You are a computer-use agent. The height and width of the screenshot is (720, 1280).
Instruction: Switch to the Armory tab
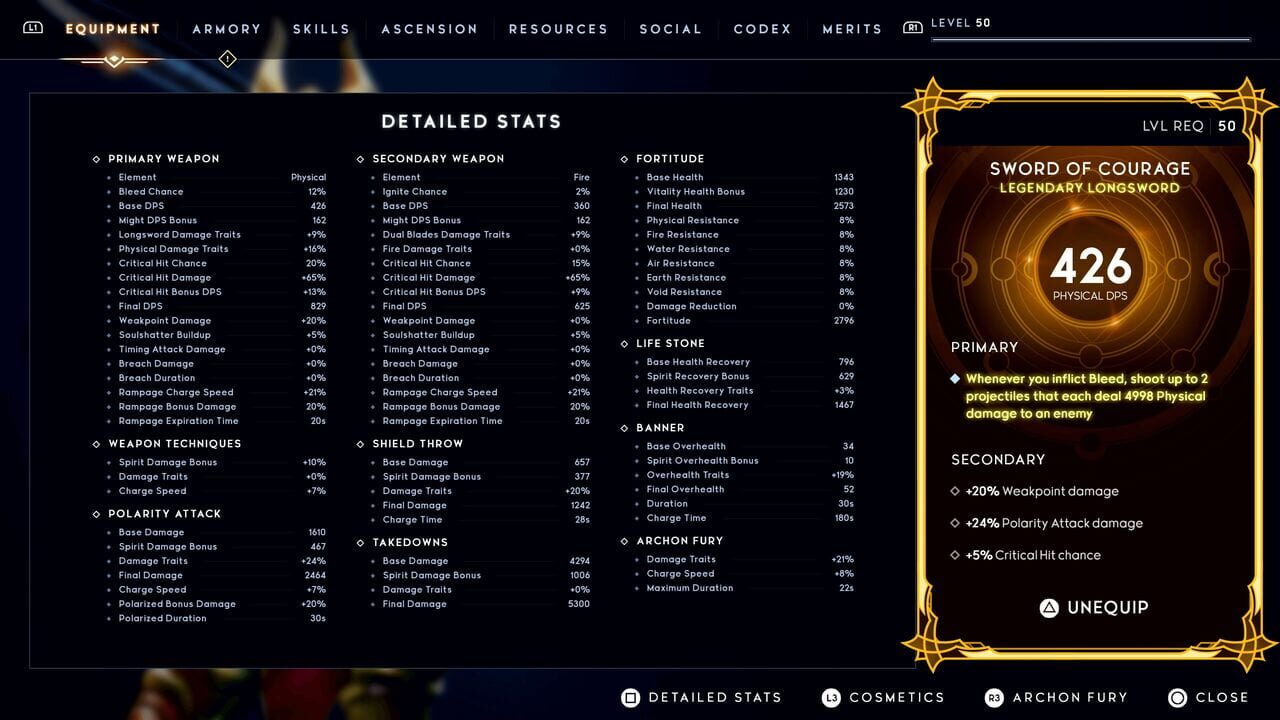point(227,29)
